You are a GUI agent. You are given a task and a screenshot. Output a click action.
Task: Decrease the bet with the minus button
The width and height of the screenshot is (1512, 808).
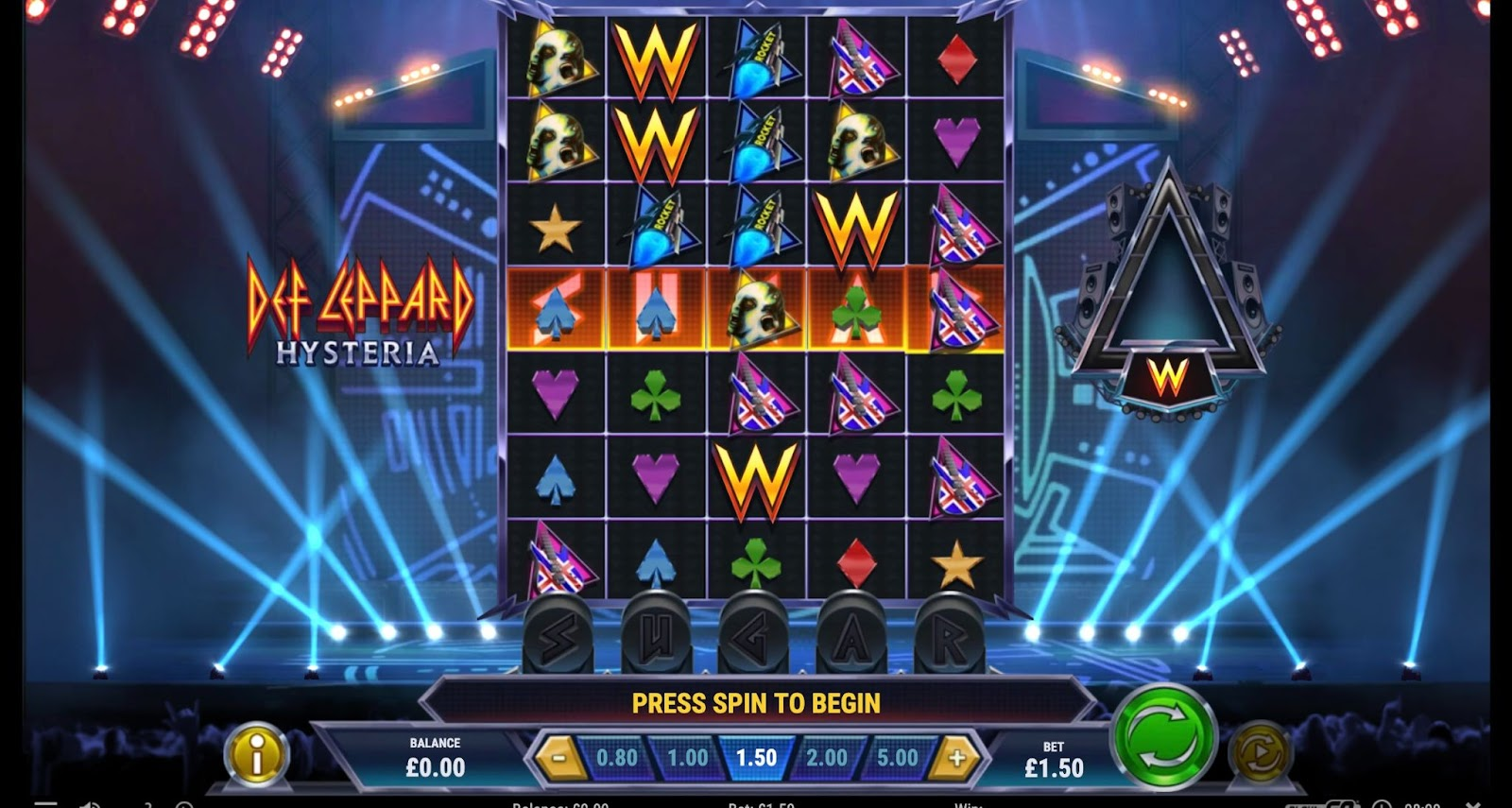click(559, 757)
